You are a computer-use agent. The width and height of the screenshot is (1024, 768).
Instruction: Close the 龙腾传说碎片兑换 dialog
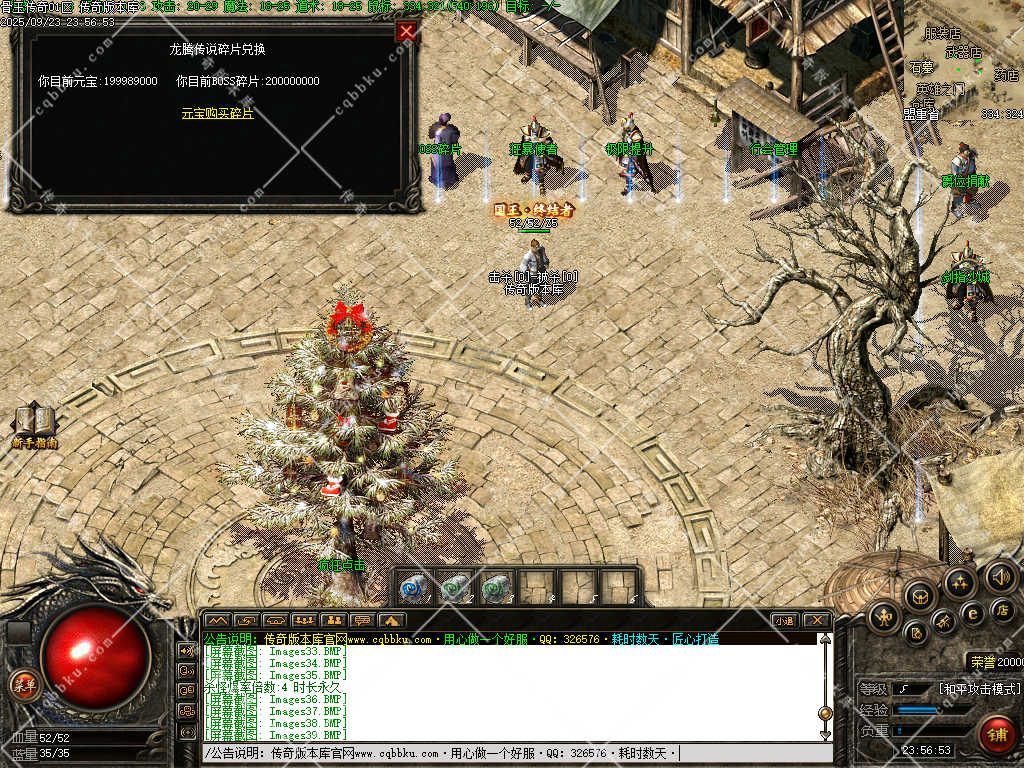[x=406, y=31]
